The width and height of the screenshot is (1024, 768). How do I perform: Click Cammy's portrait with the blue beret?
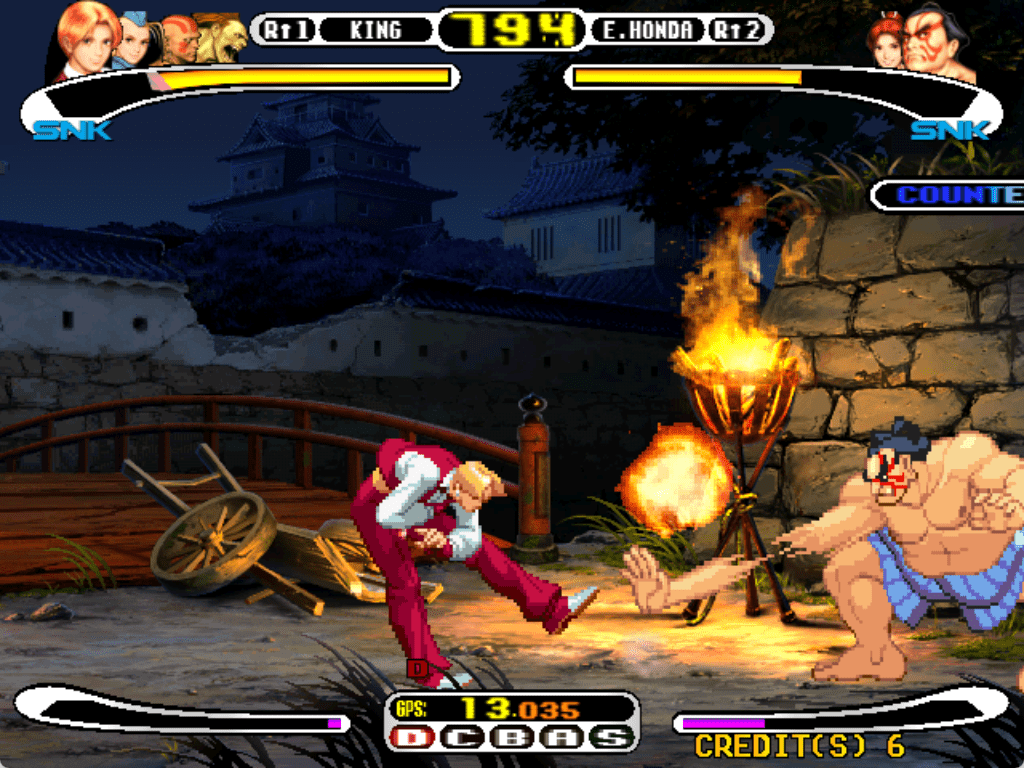(135, 42)
